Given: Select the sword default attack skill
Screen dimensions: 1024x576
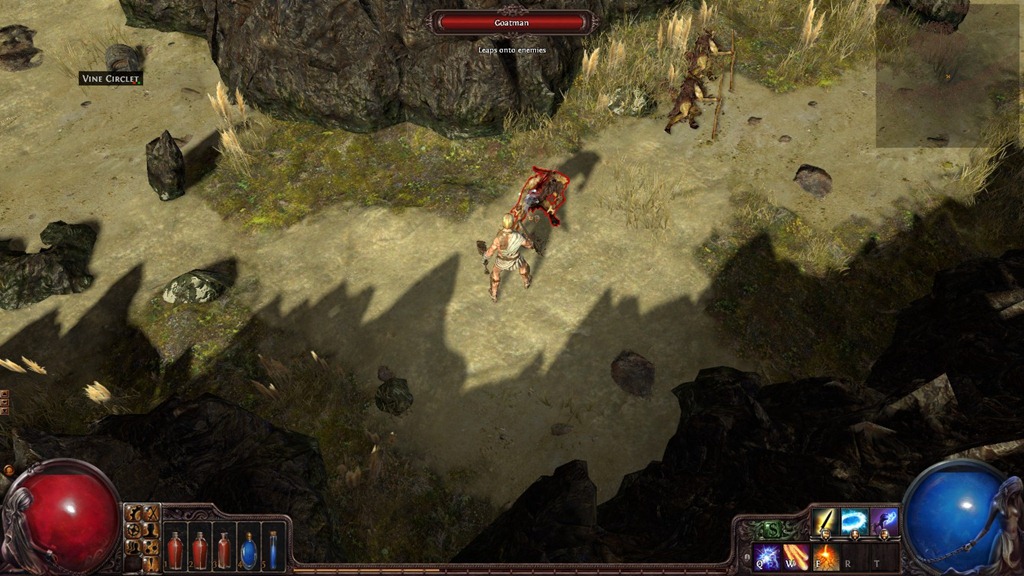Looking at the screenshot, I should [x=825, y=522].
